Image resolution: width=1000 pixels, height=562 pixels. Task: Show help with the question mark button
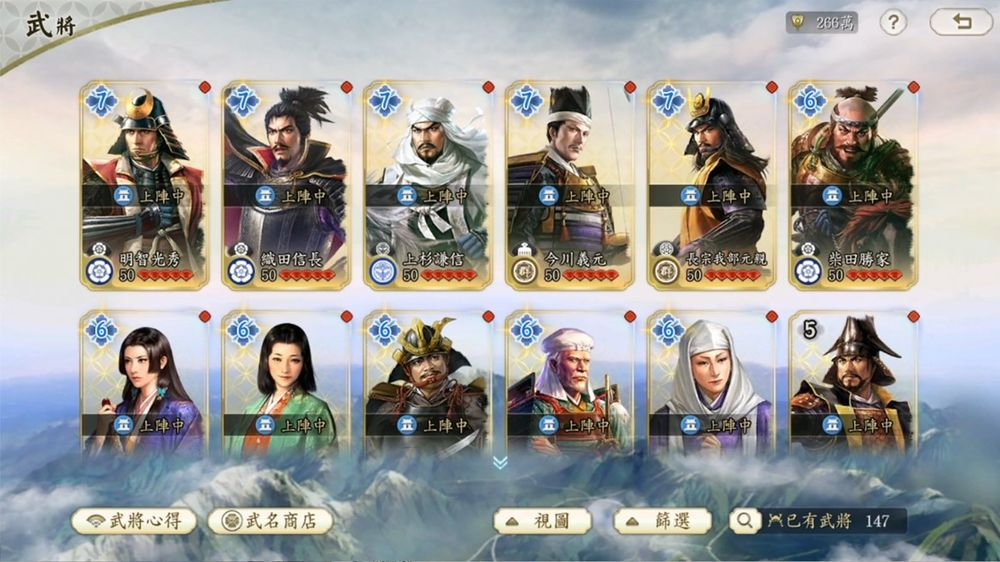(x=893, y=22)
